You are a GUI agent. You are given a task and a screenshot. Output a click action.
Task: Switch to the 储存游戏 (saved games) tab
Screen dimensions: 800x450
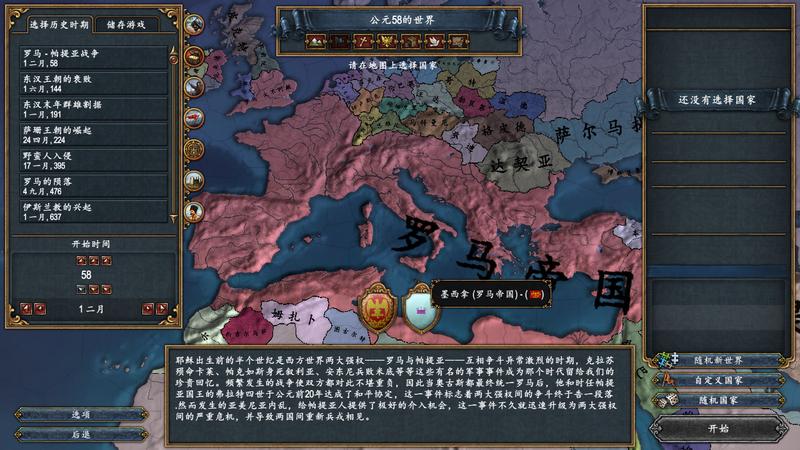pyautogui.click(x=133, y=24)
